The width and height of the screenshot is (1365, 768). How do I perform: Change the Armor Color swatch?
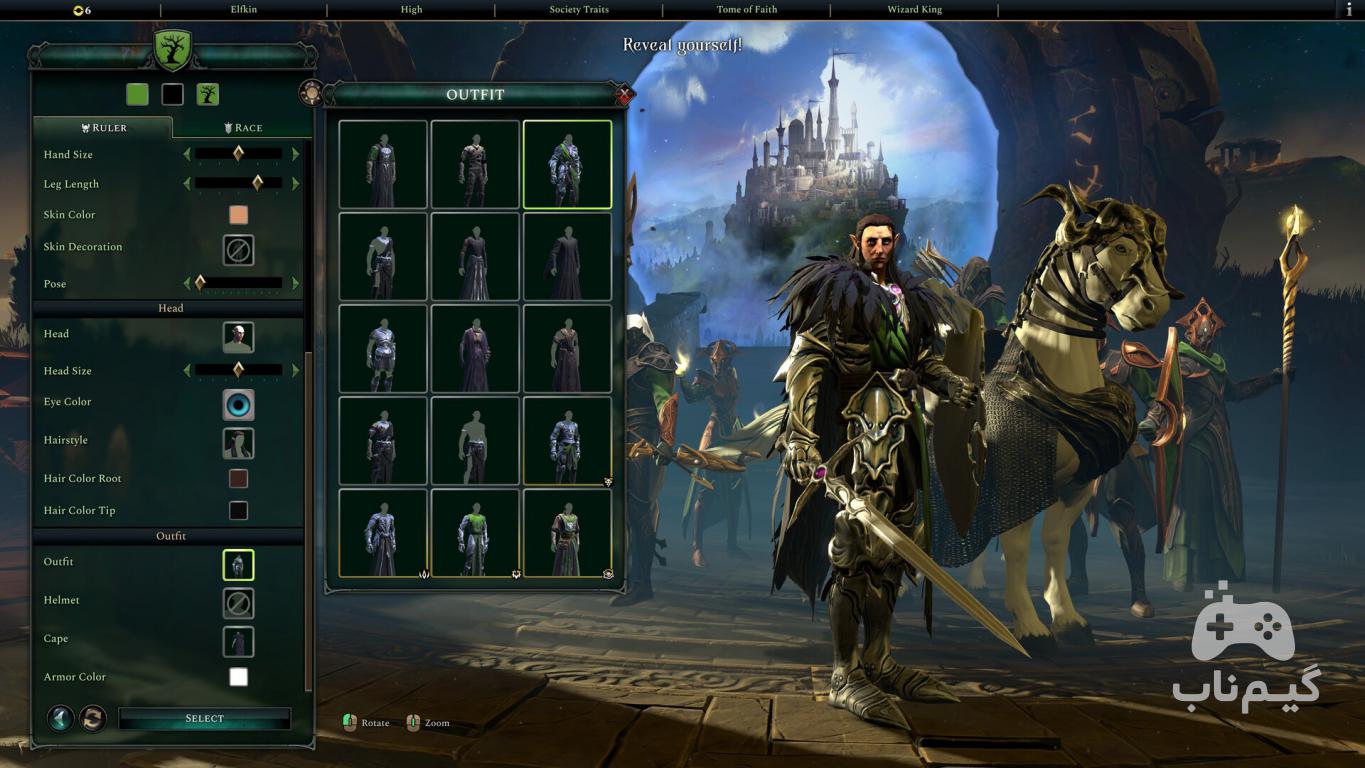point(238,677)
